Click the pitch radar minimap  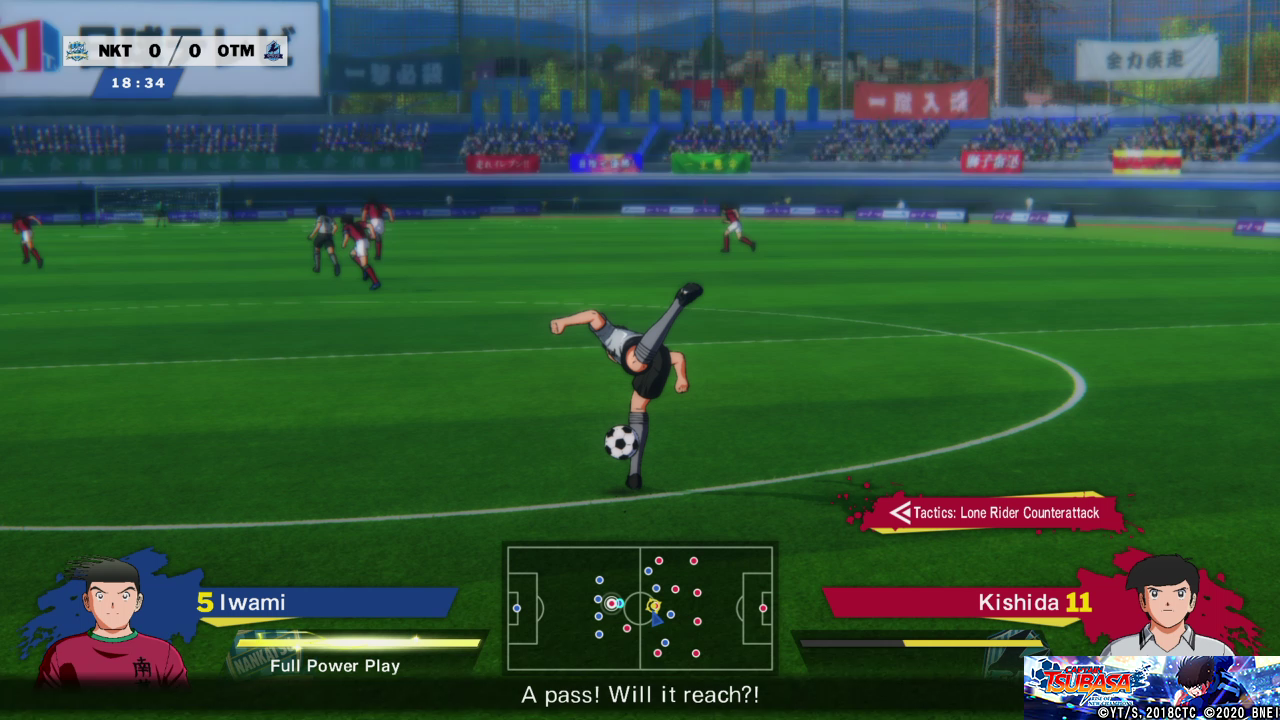640,607
